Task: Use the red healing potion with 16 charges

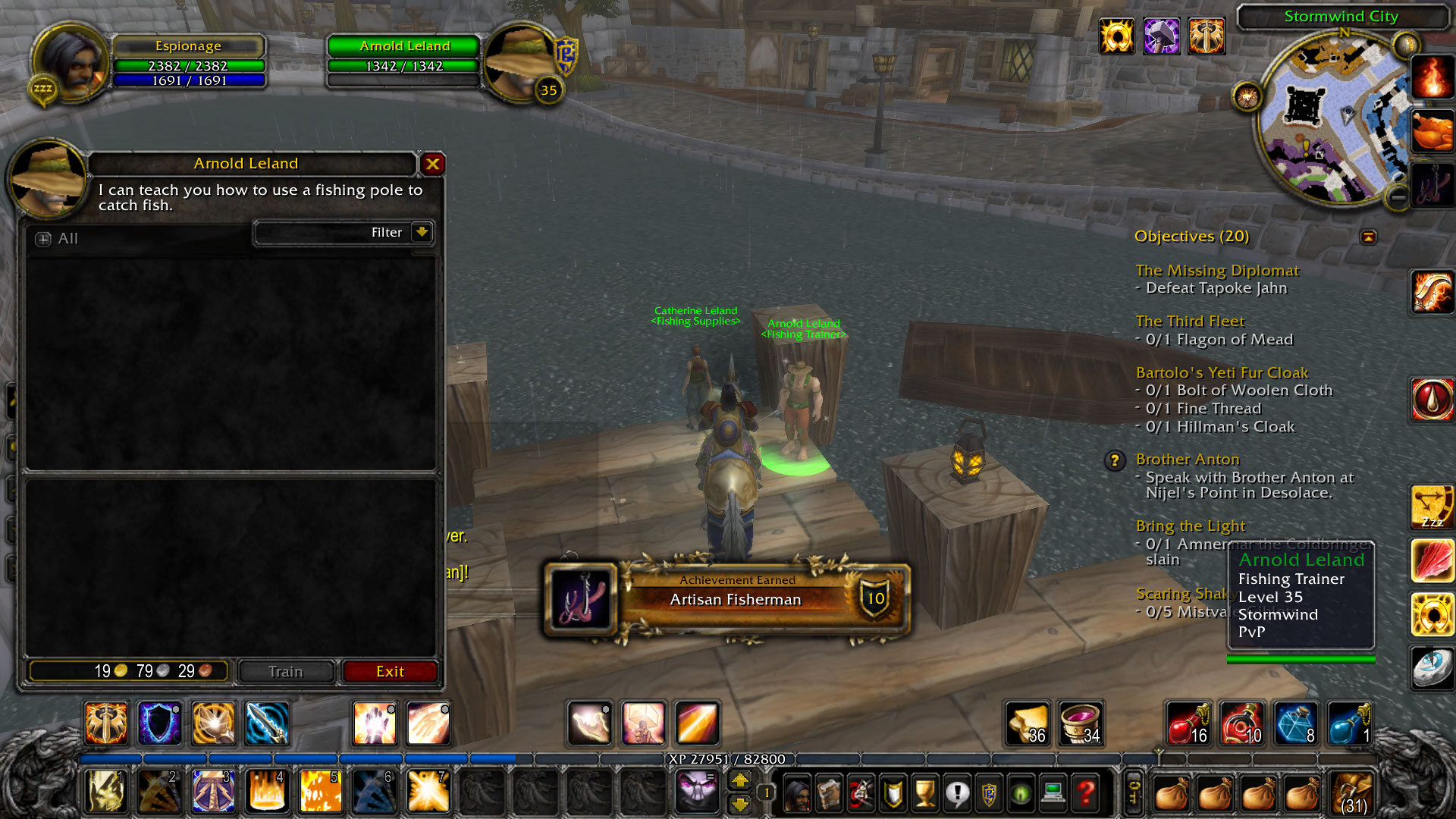Action: [1191, 724]
